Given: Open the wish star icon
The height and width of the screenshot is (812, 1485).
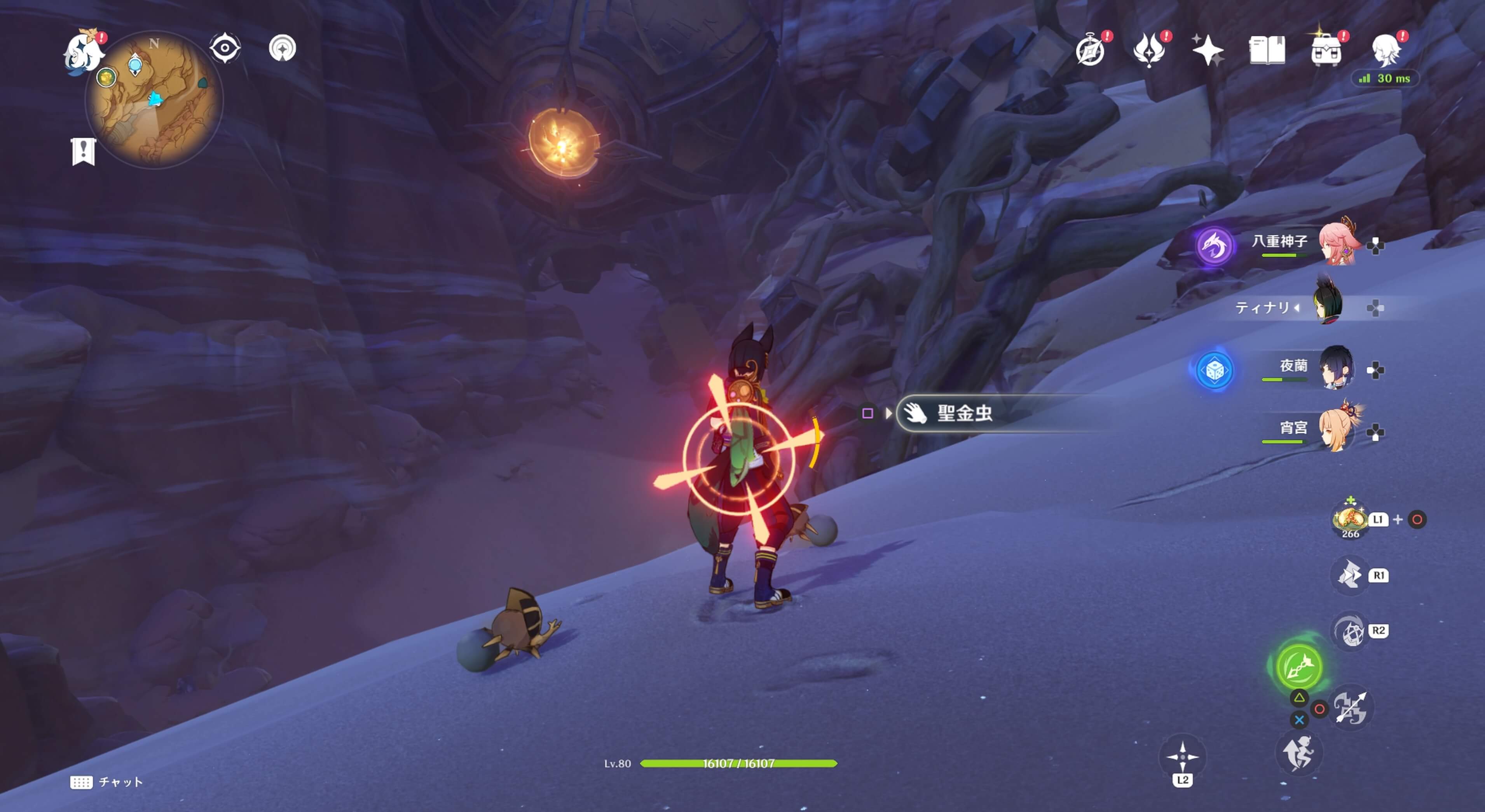Looking at the screenshot, I should coord(1207,50).
